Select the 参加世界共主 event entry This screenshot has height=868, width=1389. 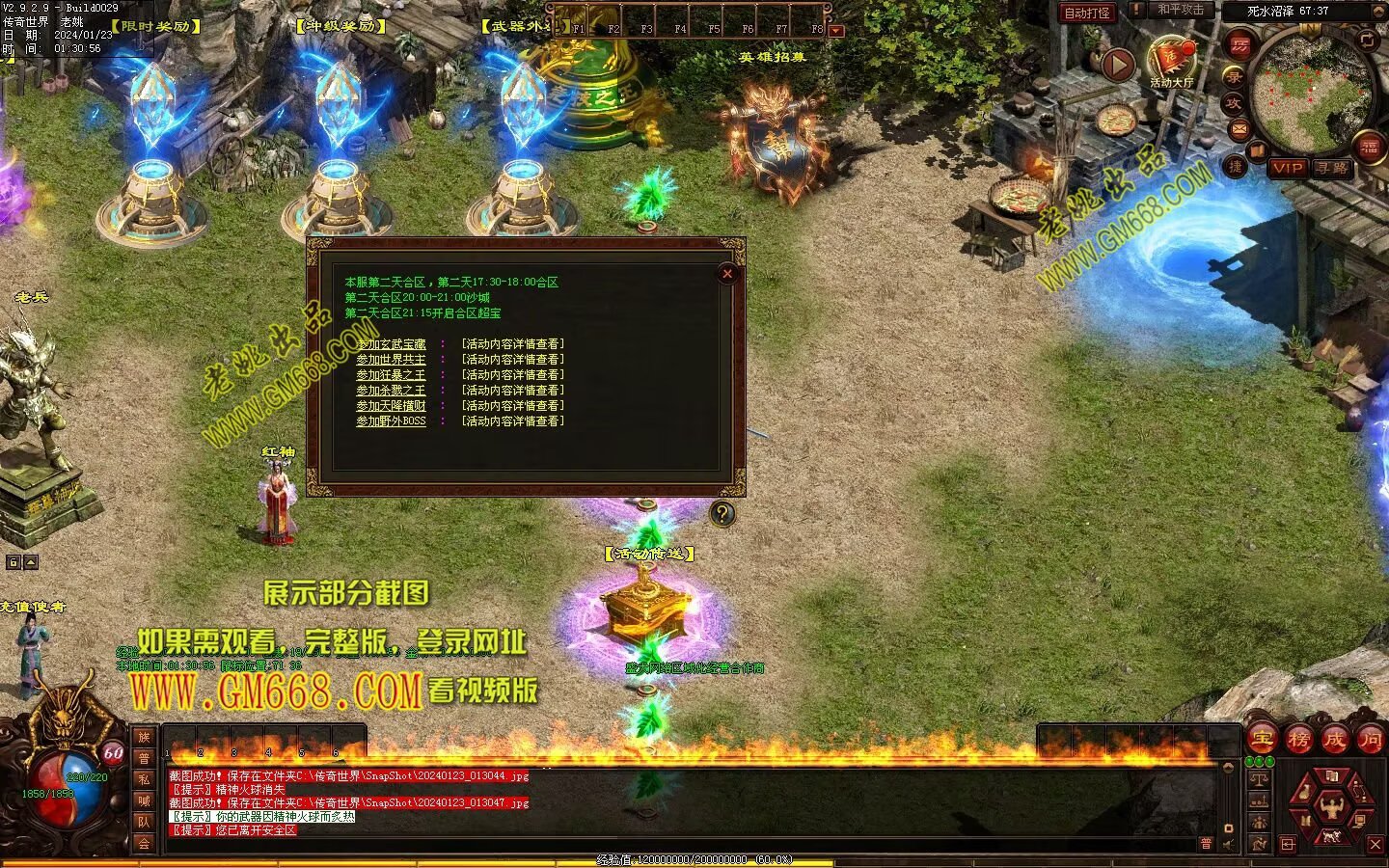point(391,360)
